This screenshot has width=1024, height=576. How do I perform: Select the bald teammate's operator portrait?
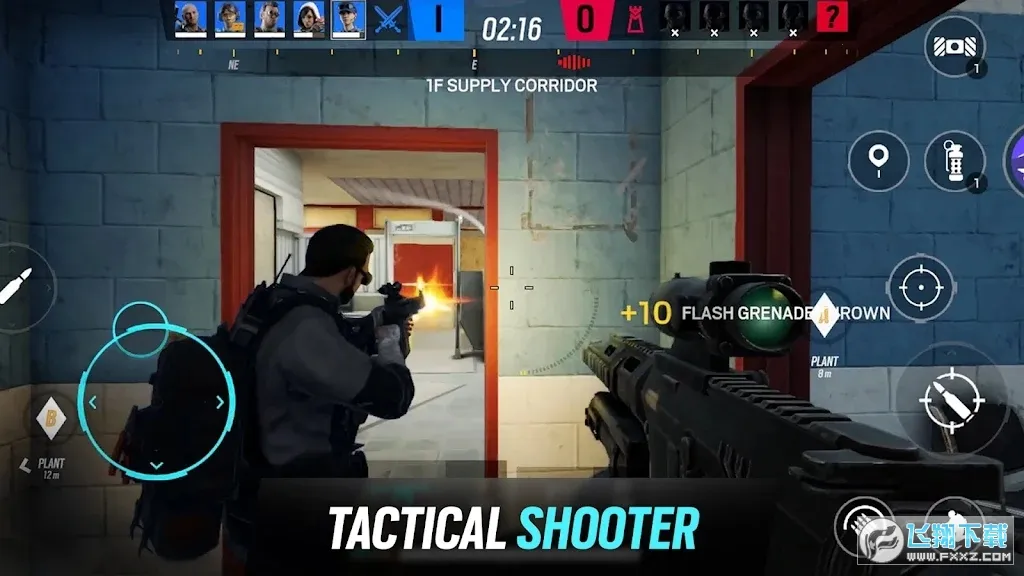point(190,18)
